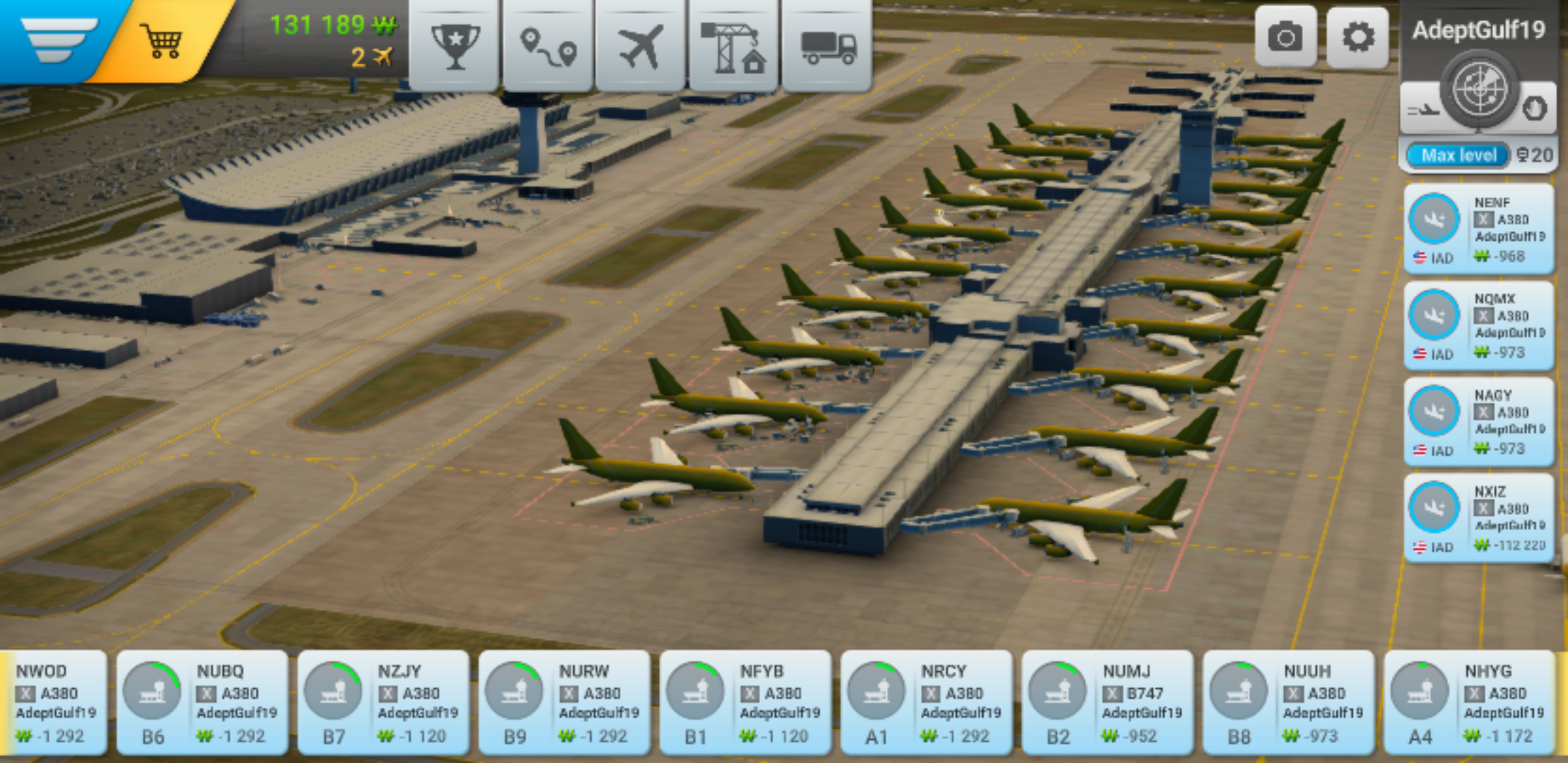Select arriving flight NQMX card
The width and height of the screenshot is (1568, 763).
pyautogui.click(x=1479, y=325)
